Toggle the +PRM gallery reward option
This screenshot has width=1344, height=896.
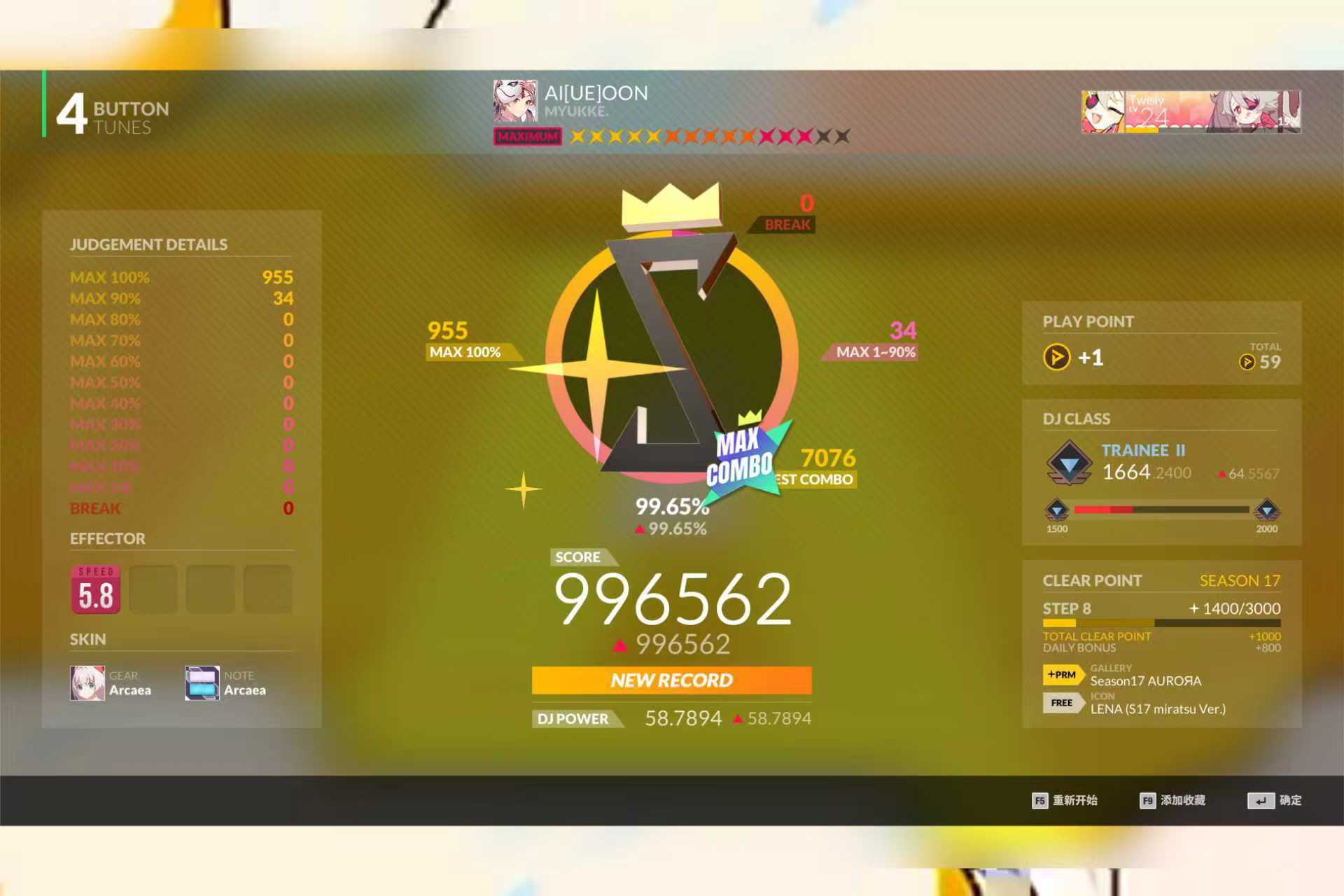(x=1061, y=675)
